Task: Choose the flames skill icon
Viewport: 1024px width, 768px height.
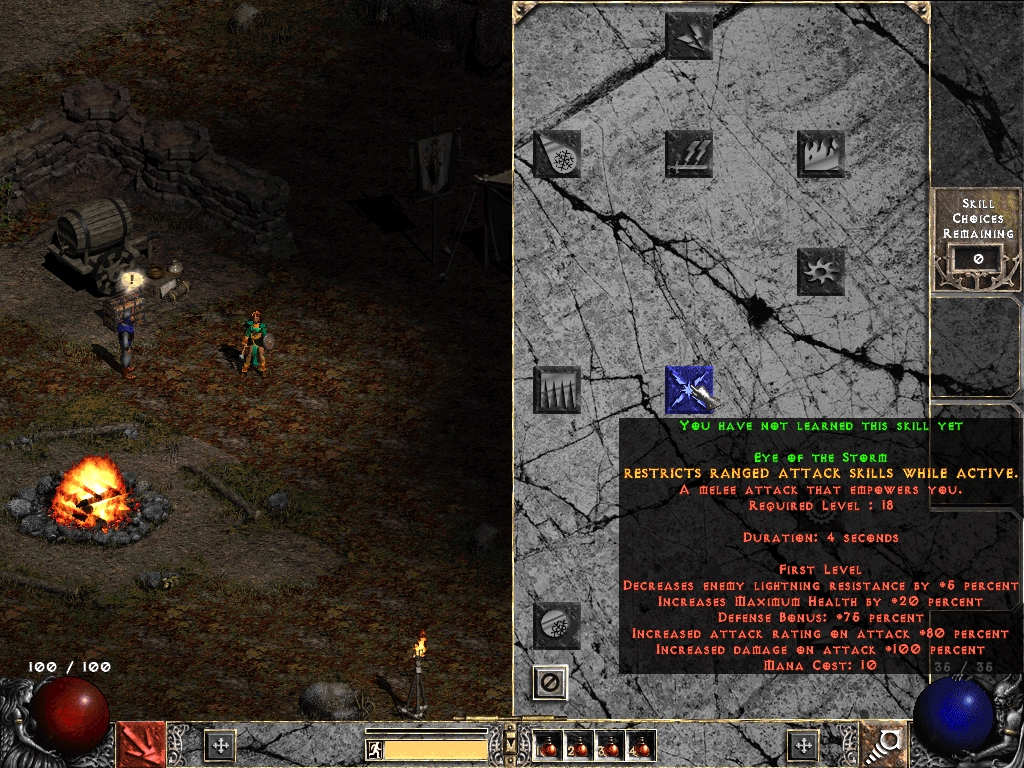Action: point(821,154)
